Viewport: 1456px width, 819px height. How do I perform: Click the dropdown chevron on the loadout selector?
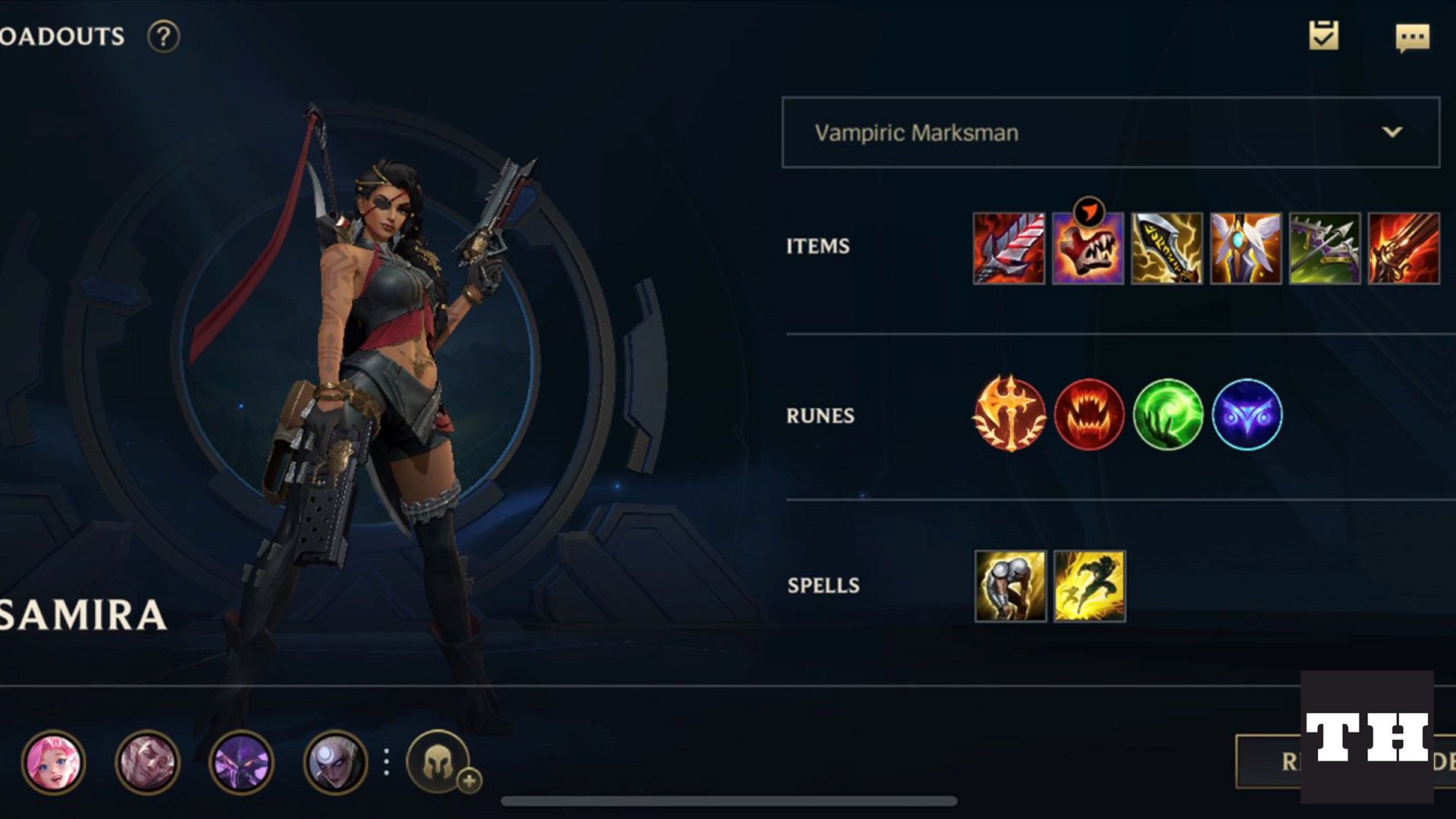point(1392,133)
